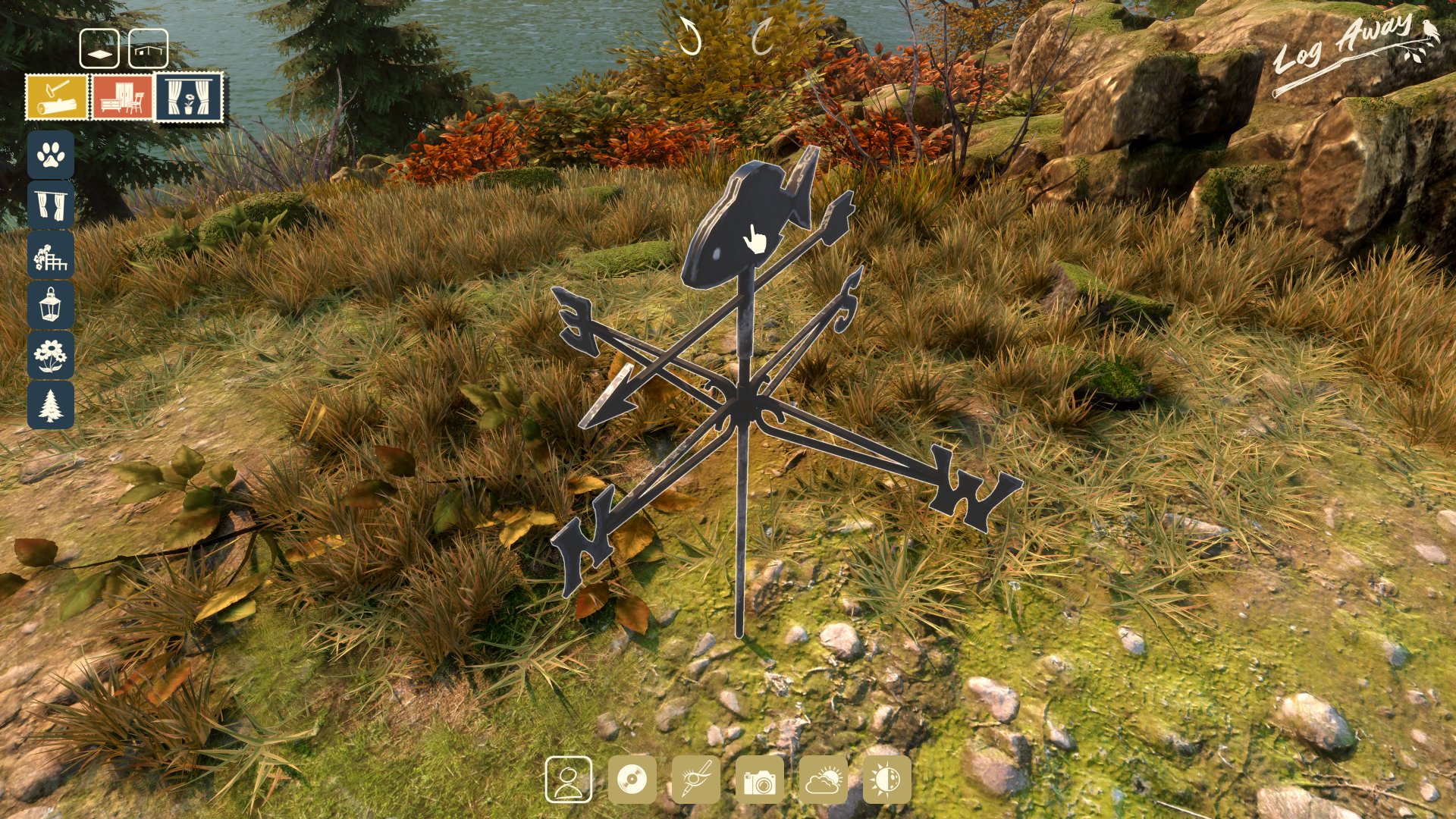Select the curtains subcategory
The width and height of the screenshot is (1456, 819).
coord(51,205)
